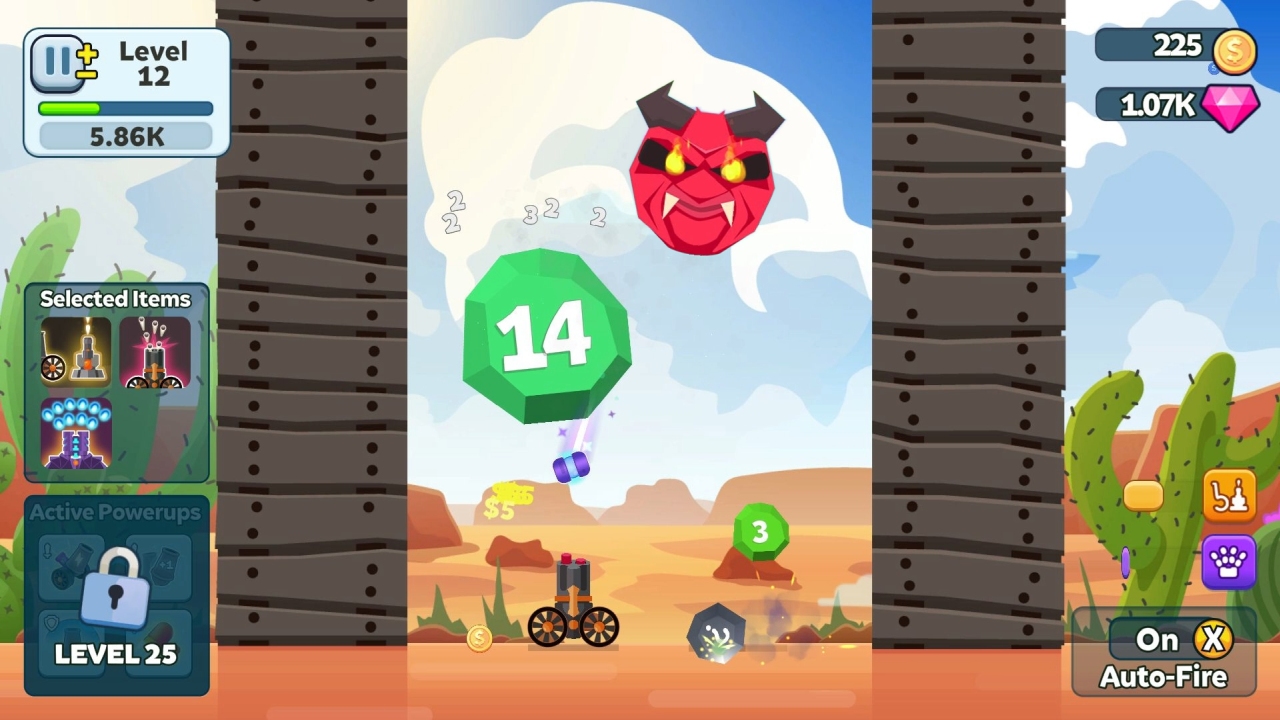Select the pink multi-barrel cannon item
The image size is (1280, 720).
pos(156,353)
